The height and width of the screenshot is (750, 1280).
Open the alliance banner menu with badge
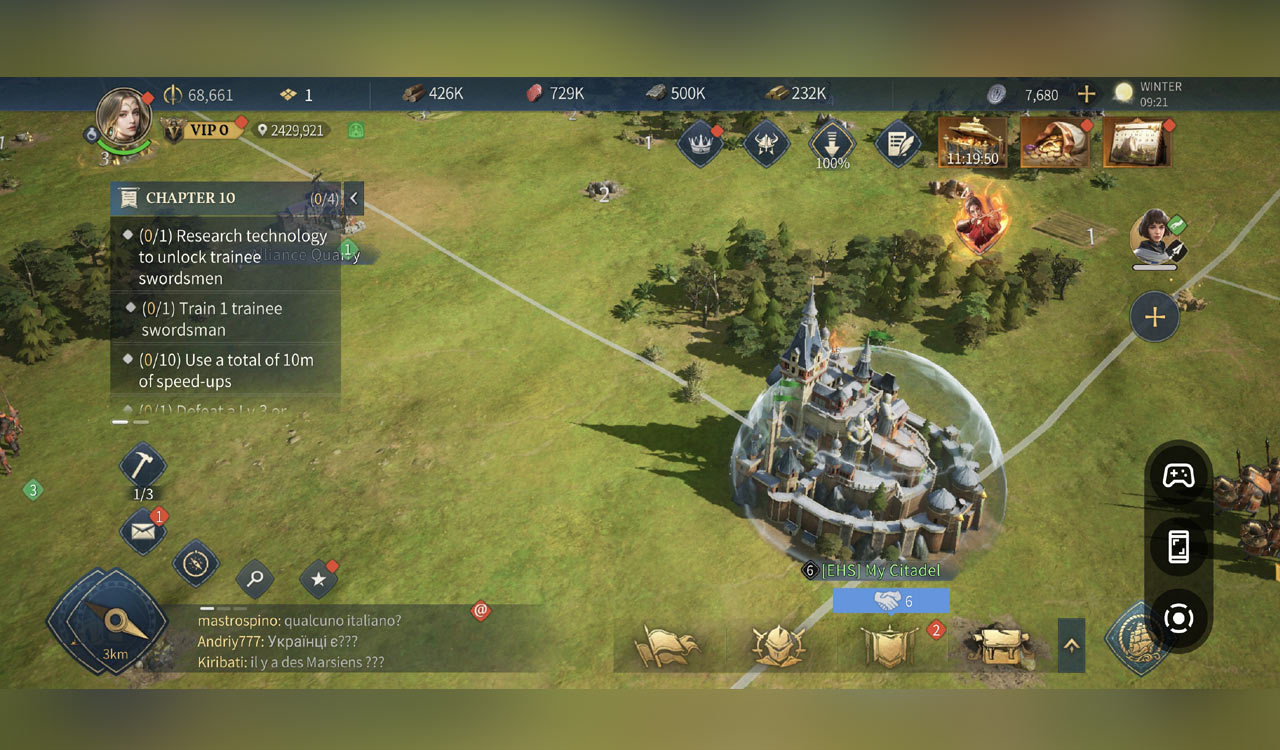click(889, 646)
